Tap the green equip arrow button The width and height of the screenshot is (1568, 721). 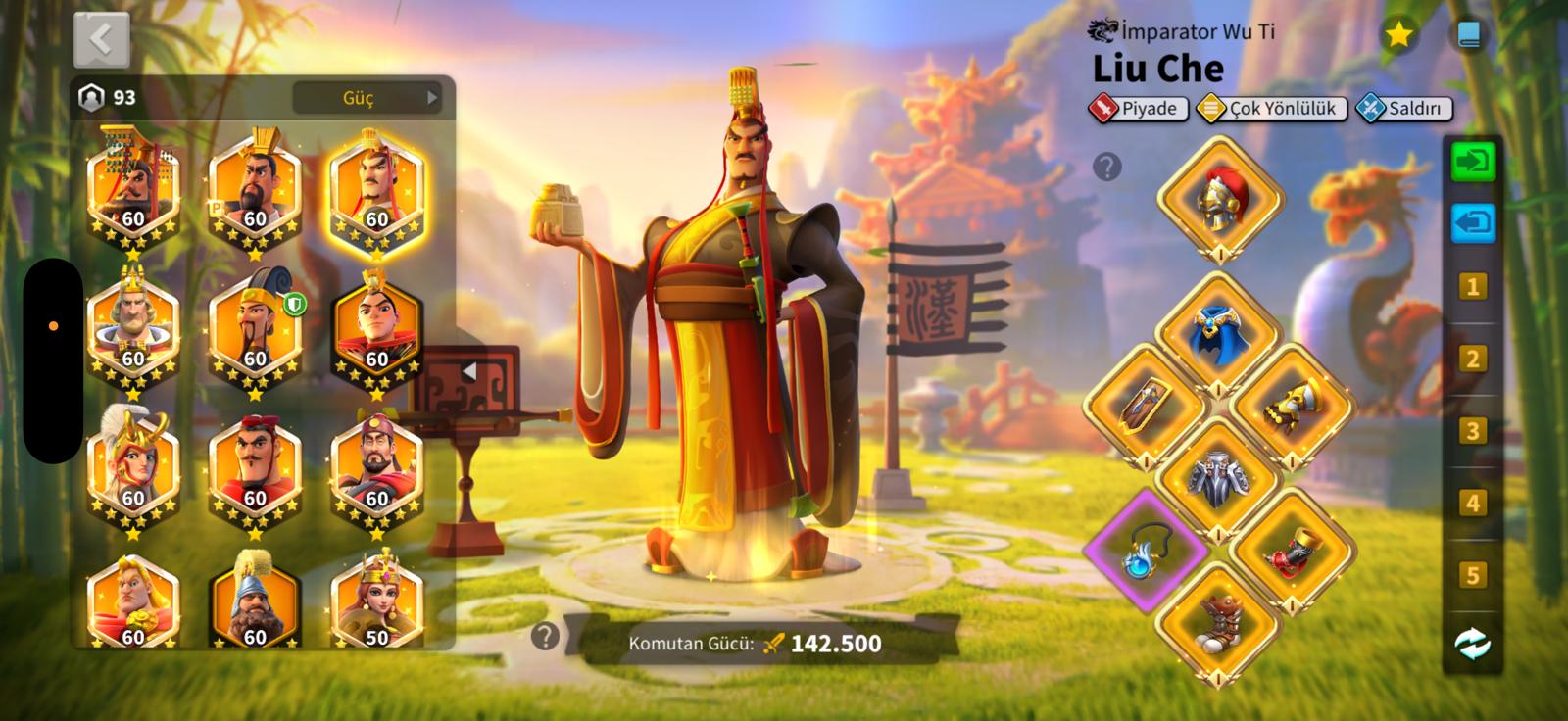[x=1472, y=162]
